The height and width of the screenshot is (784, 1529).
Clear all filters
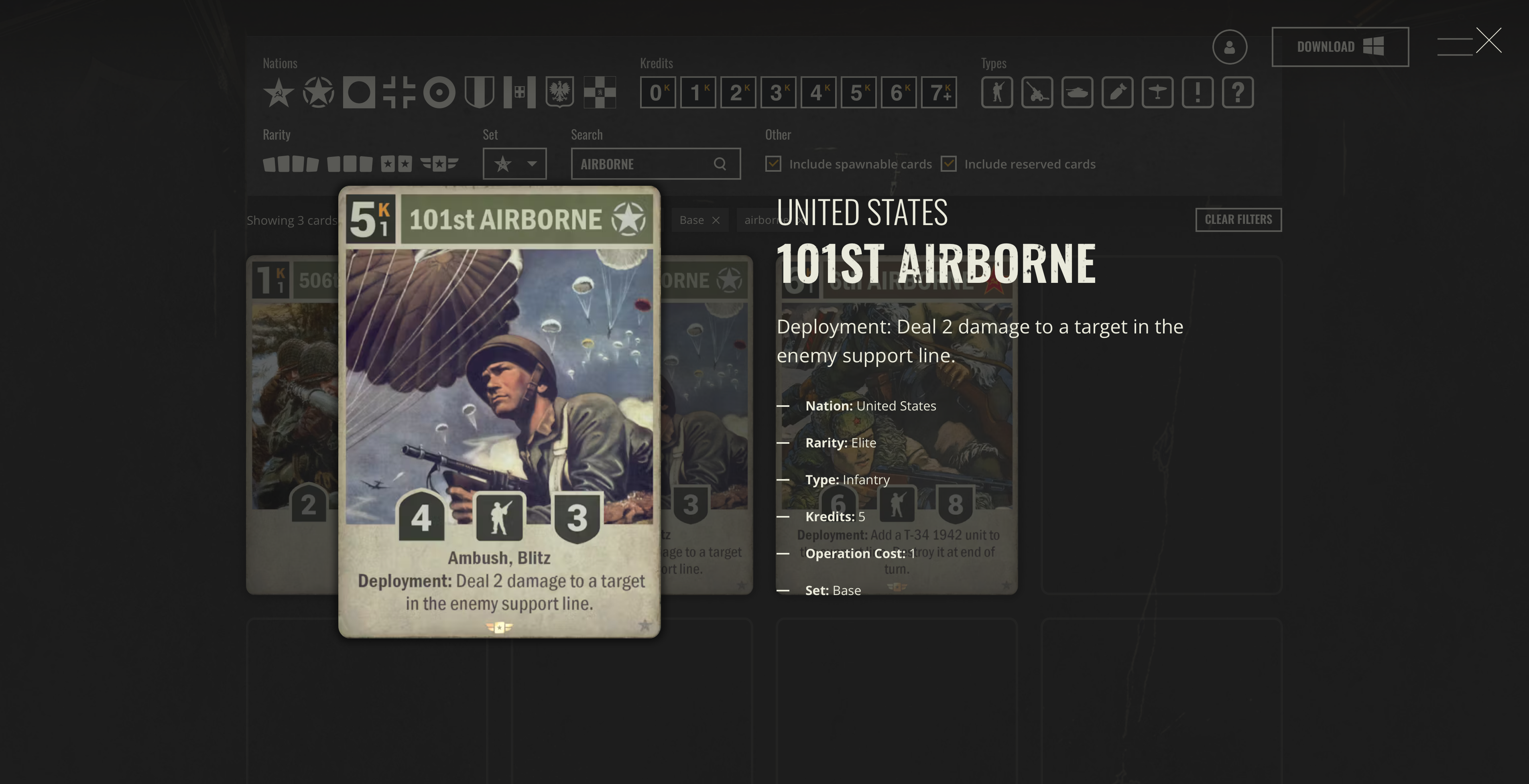1238,219
